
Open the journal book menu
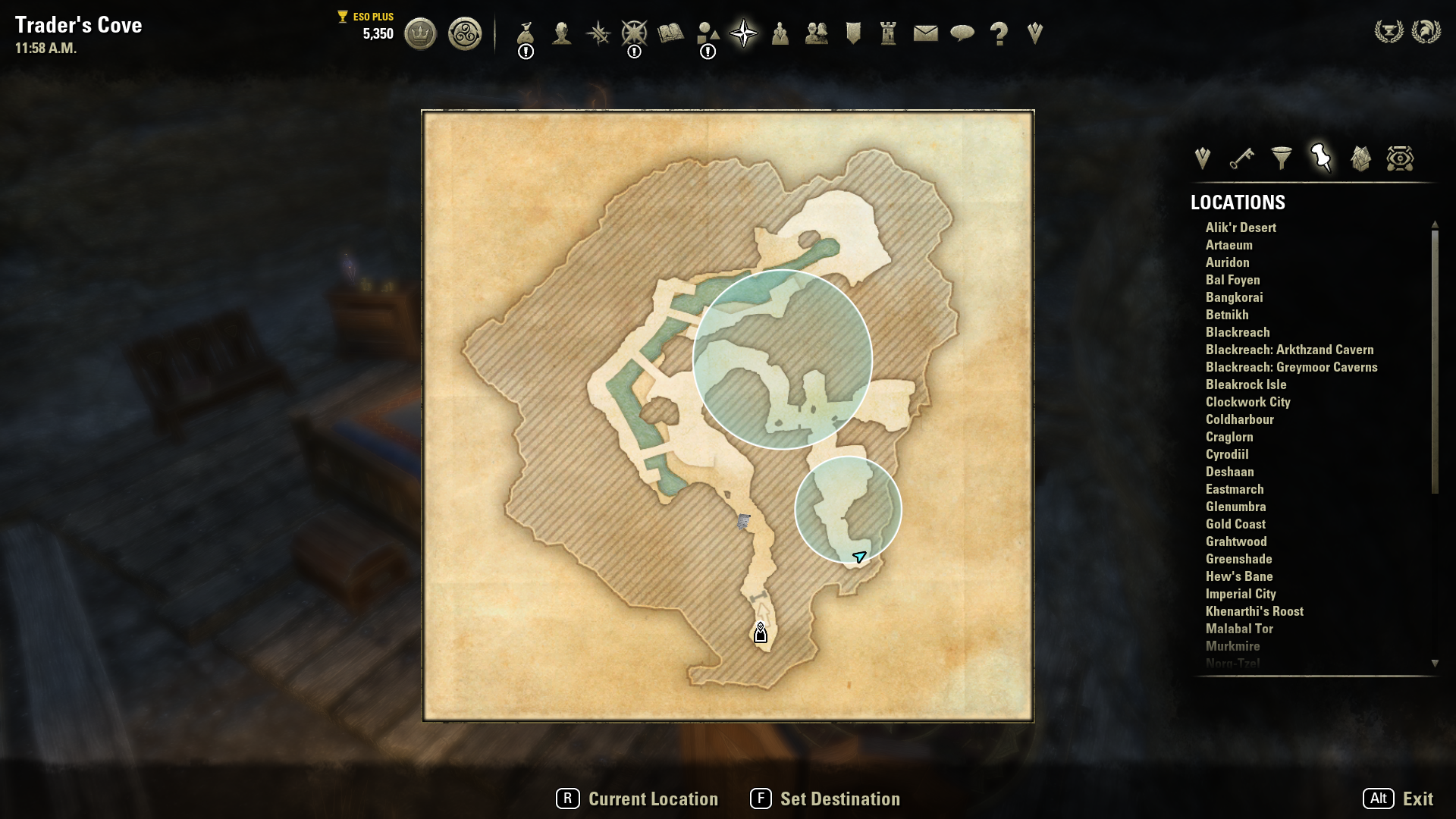click(670, 33)
